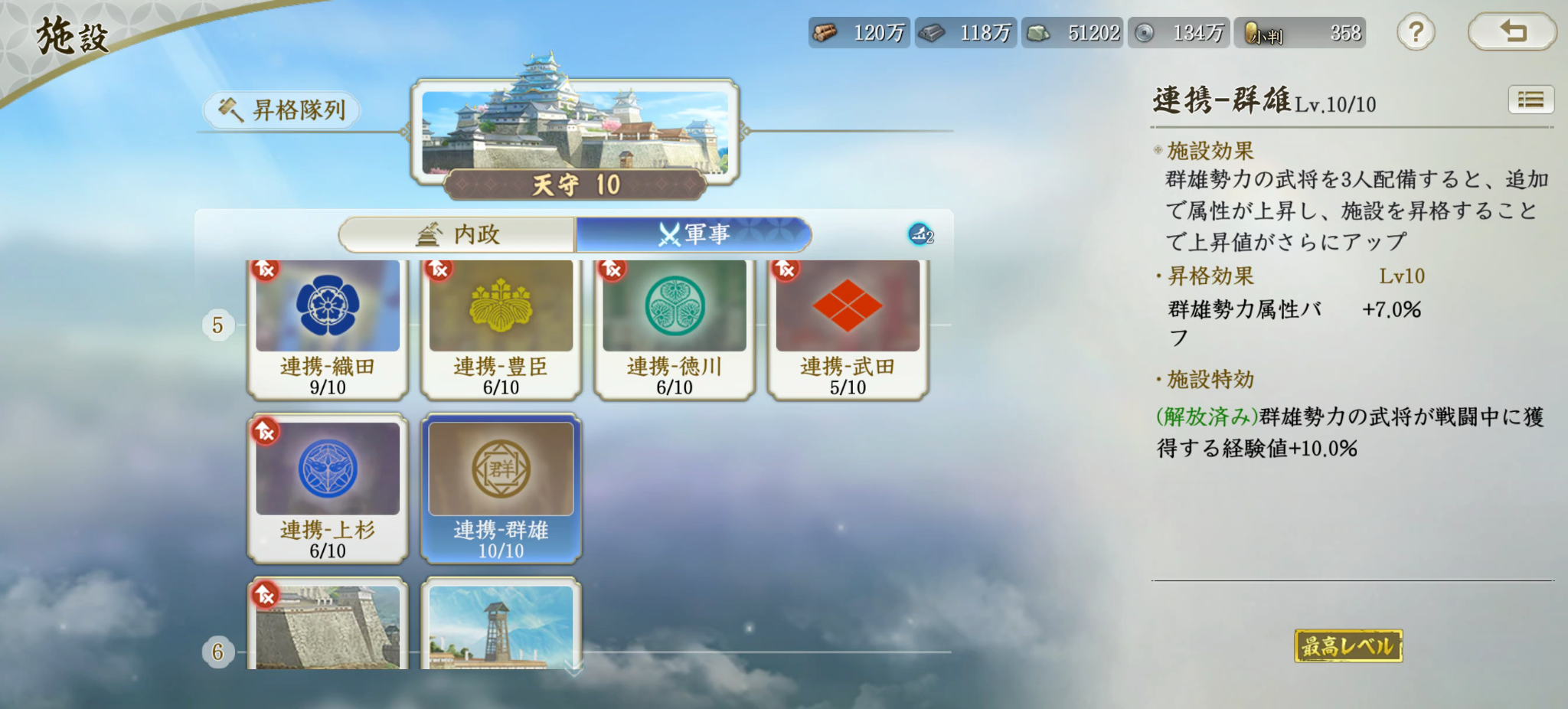Click the round blue builder icon
The width and height of the screenshot is (1568, 709).
tap(920, 234)
